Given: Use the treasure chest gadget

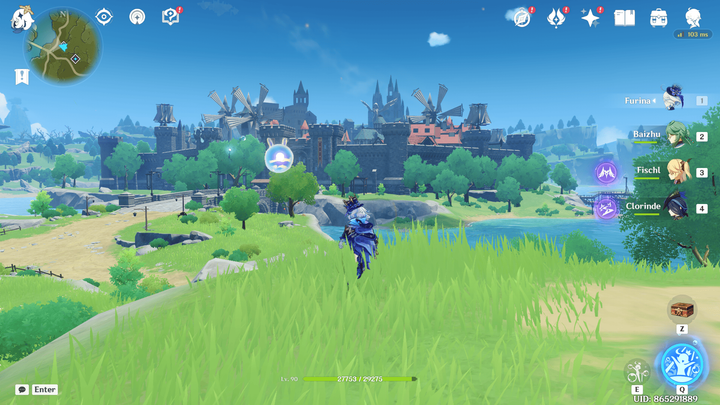Looking at the screenshot, I should point(681,308).
